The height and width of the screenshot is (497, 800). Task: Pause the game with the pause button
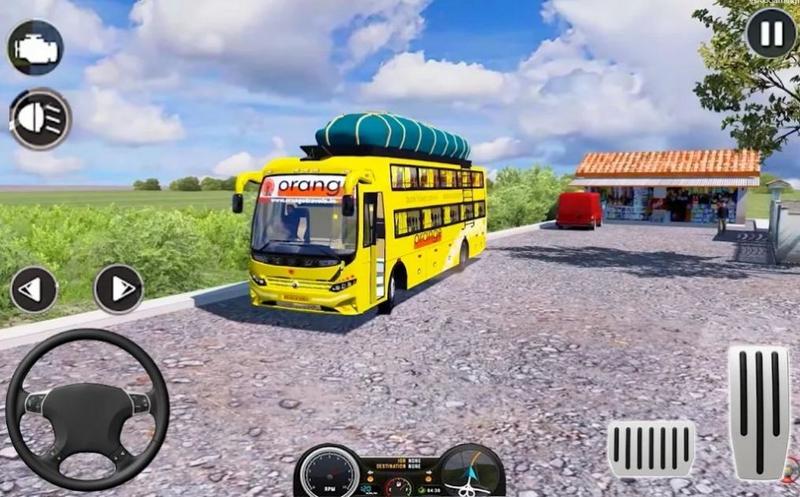[x=771, y=34]
